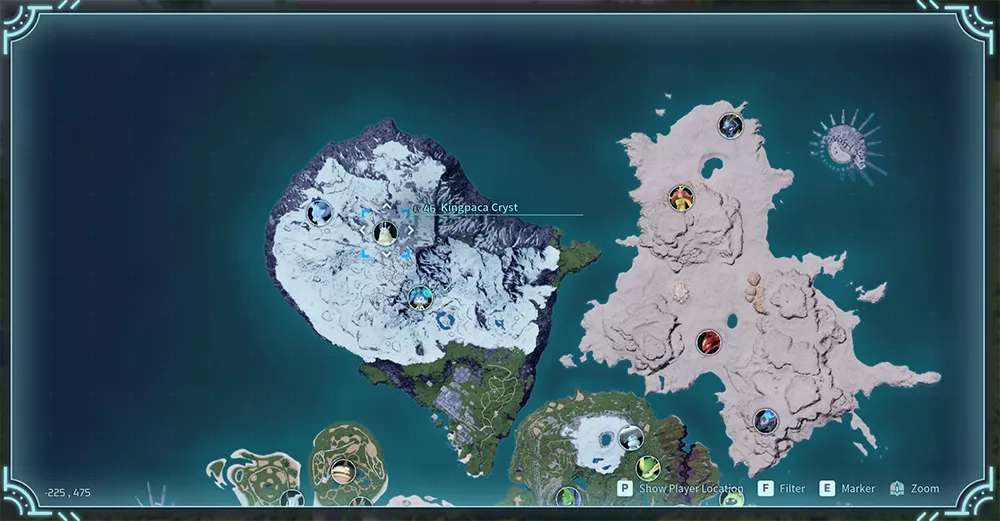Choose the yellow and red desert boss marker
The image size is (1000, 521).
coord(681,197)
